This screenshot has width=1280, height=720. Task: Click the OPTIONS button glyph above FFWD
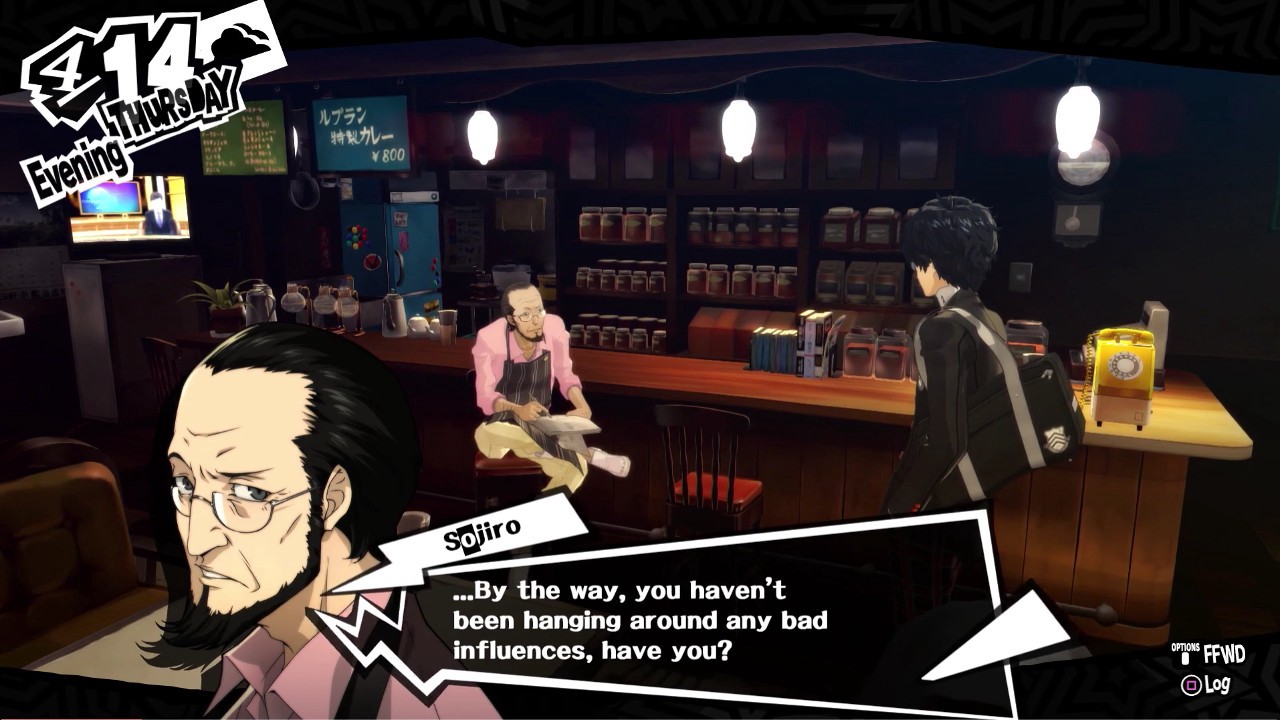pos(1186,657)
